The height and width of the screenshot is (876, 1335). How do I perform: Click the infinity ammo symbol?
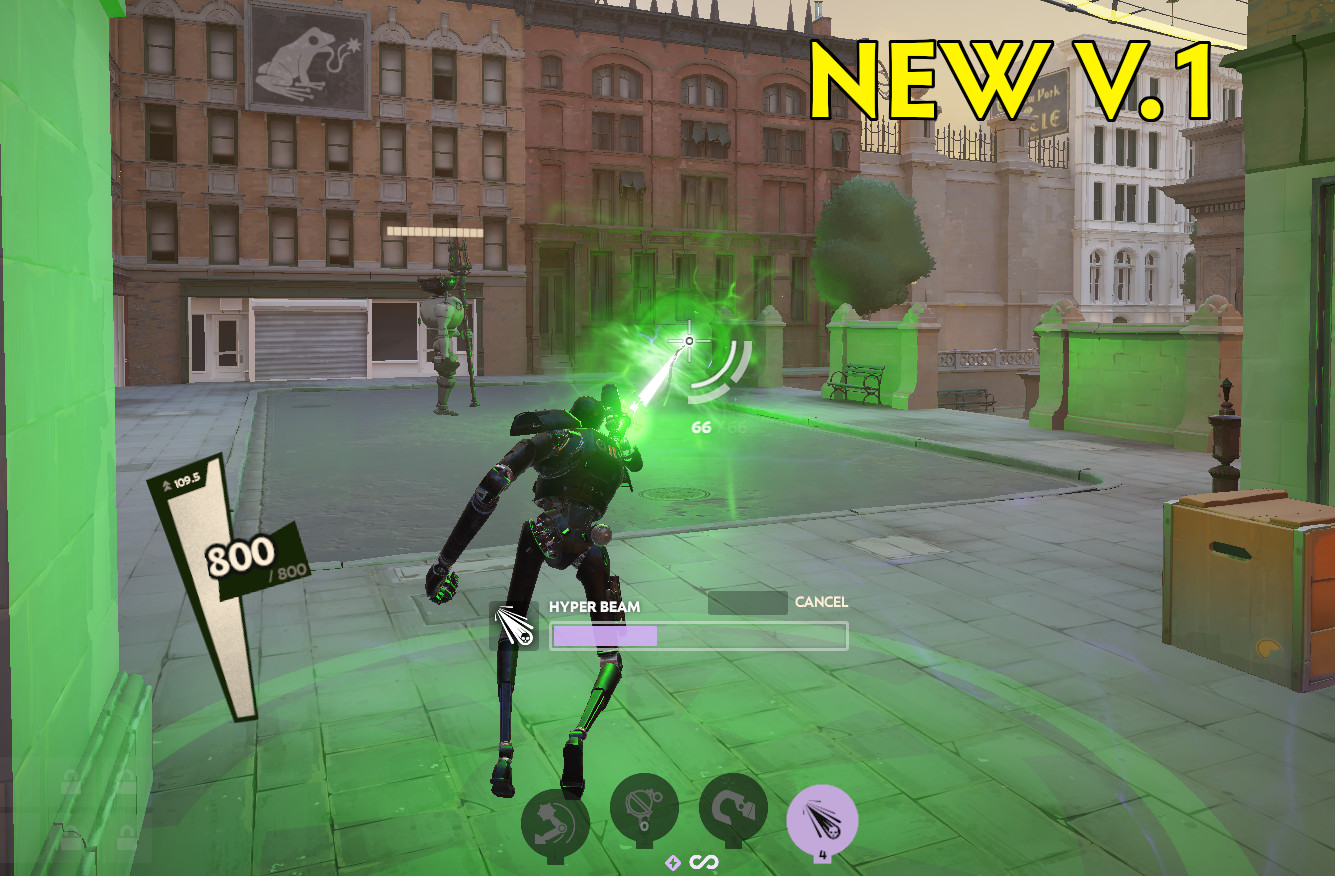pyautogui.click(x=703, y=862)
